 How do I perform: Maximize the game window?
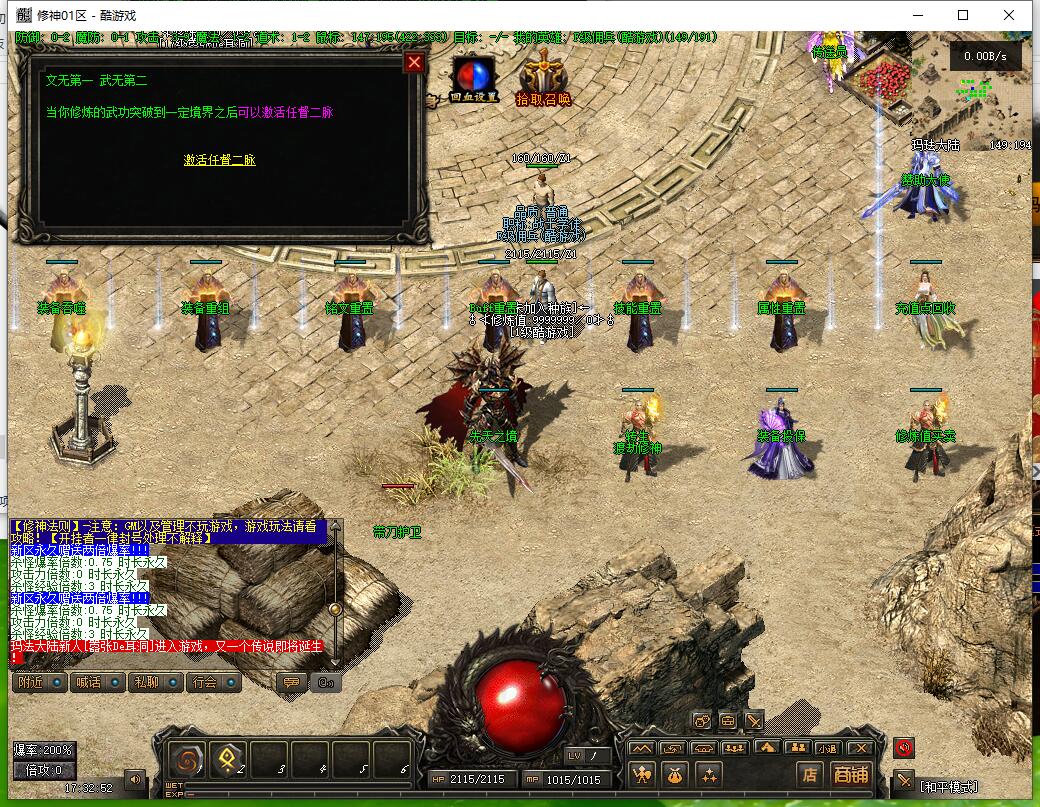tap(963, 15)
